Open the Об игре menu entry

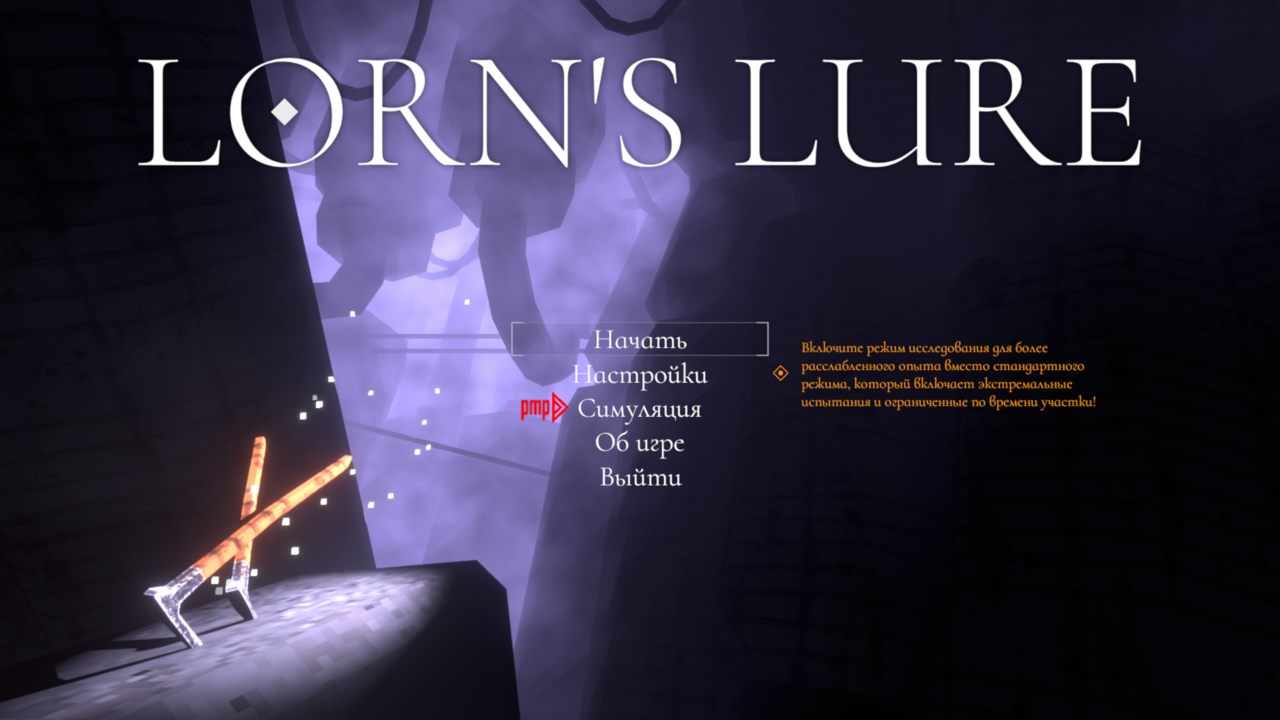pyautogui.click(x=640, y=443)
